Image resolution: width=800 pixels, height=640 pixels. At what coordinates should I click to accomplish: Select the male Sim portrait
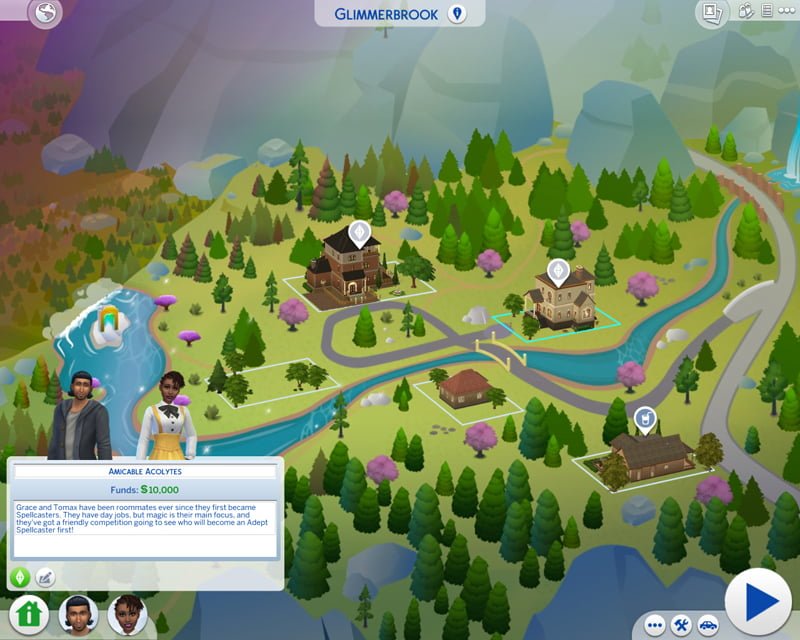click(78, 612)
